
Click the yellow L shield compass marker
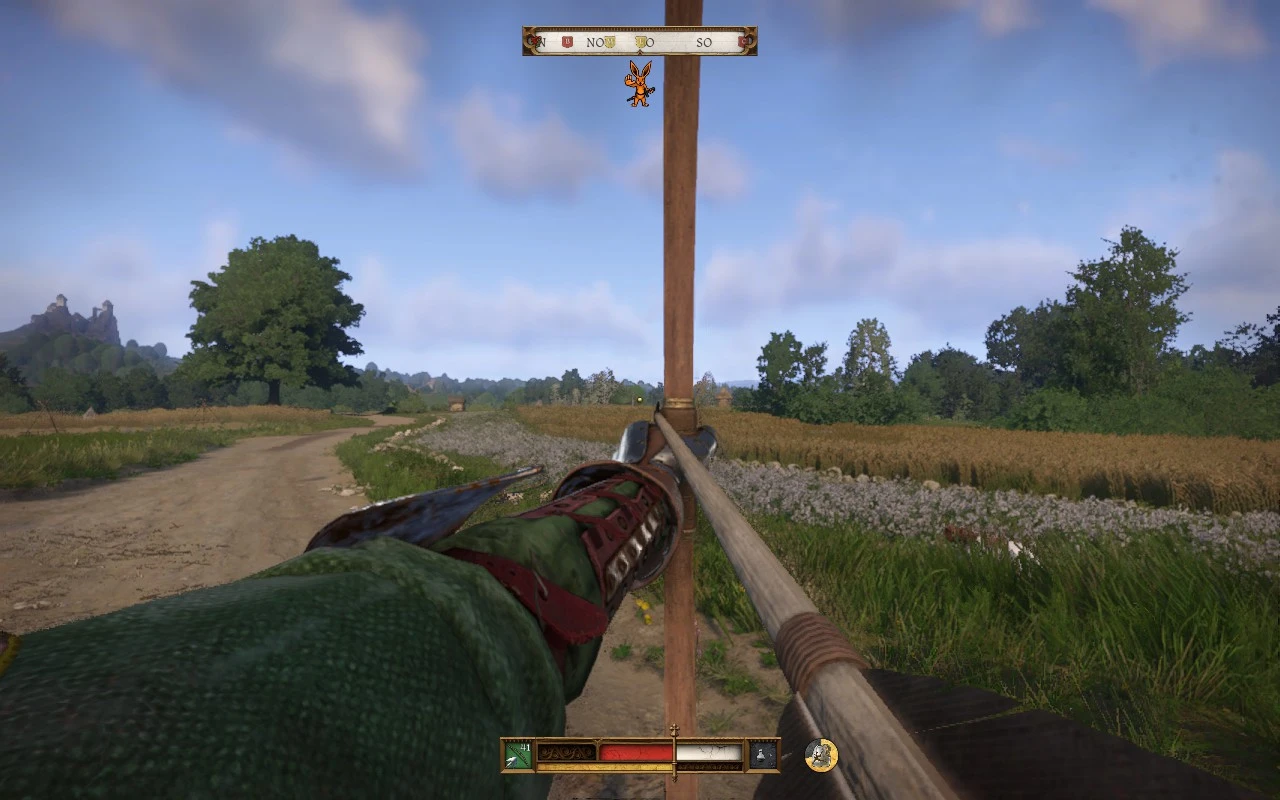pyautogui.click(x=639, y=41)
